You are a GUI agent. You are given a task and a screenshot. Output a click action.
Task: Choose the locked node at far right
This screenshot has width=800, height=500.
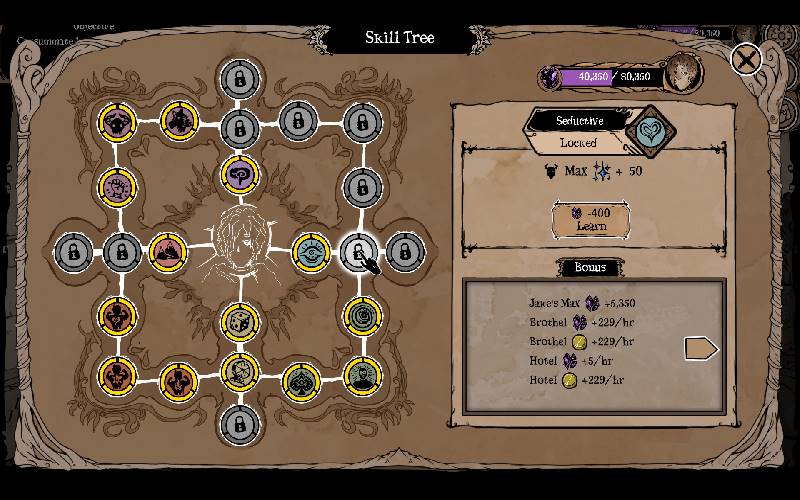coord(404,251)
